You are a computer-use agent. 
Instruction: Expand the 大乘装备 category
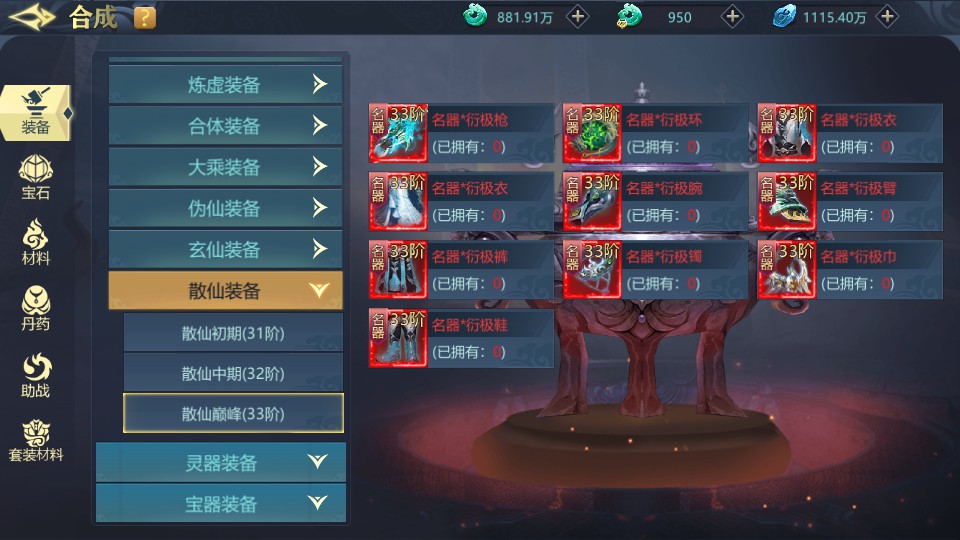click(225, 167)
